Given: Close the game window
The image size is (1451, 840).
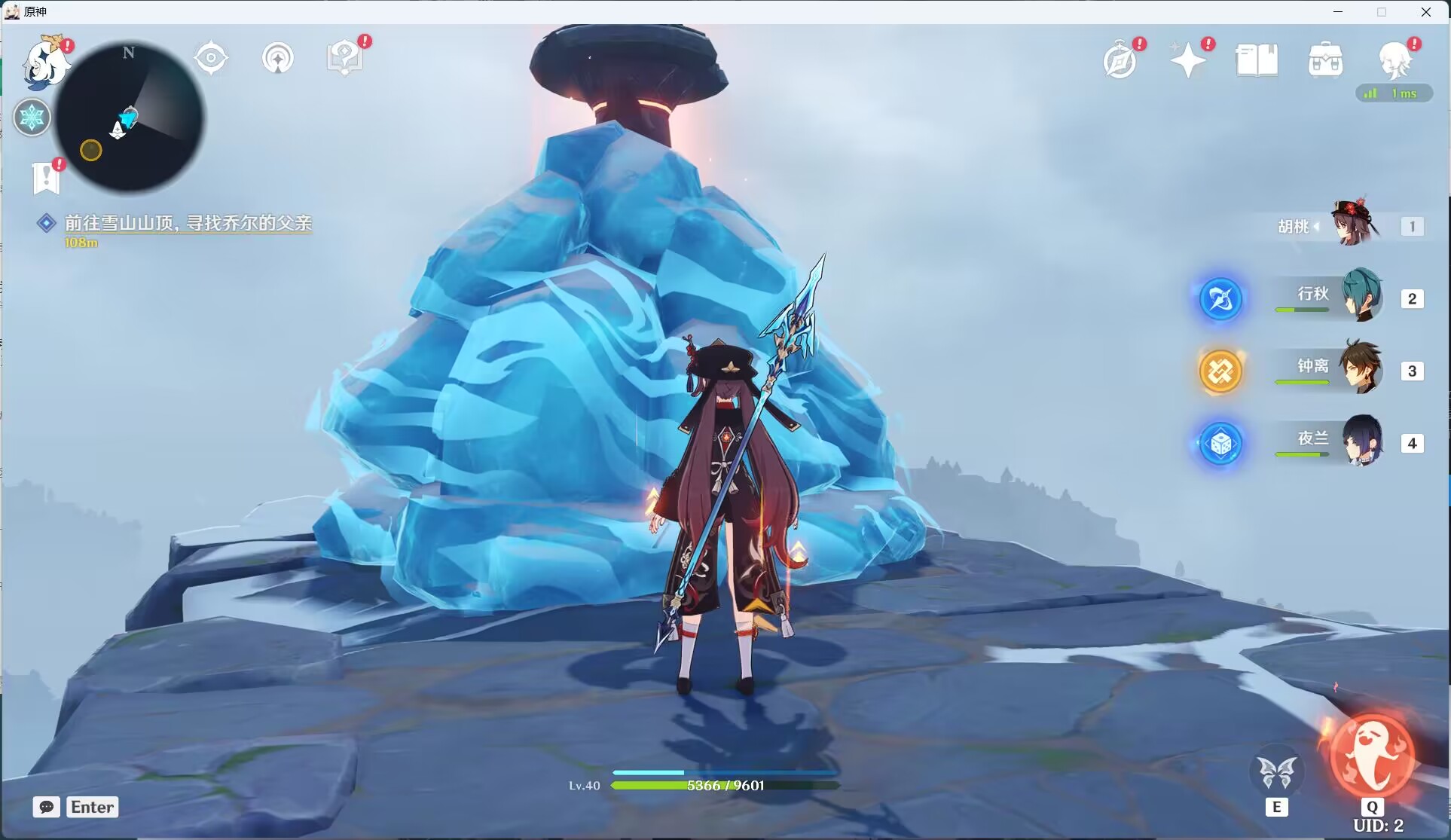Looking at the screenshot, I should [x=1426, y=12].
